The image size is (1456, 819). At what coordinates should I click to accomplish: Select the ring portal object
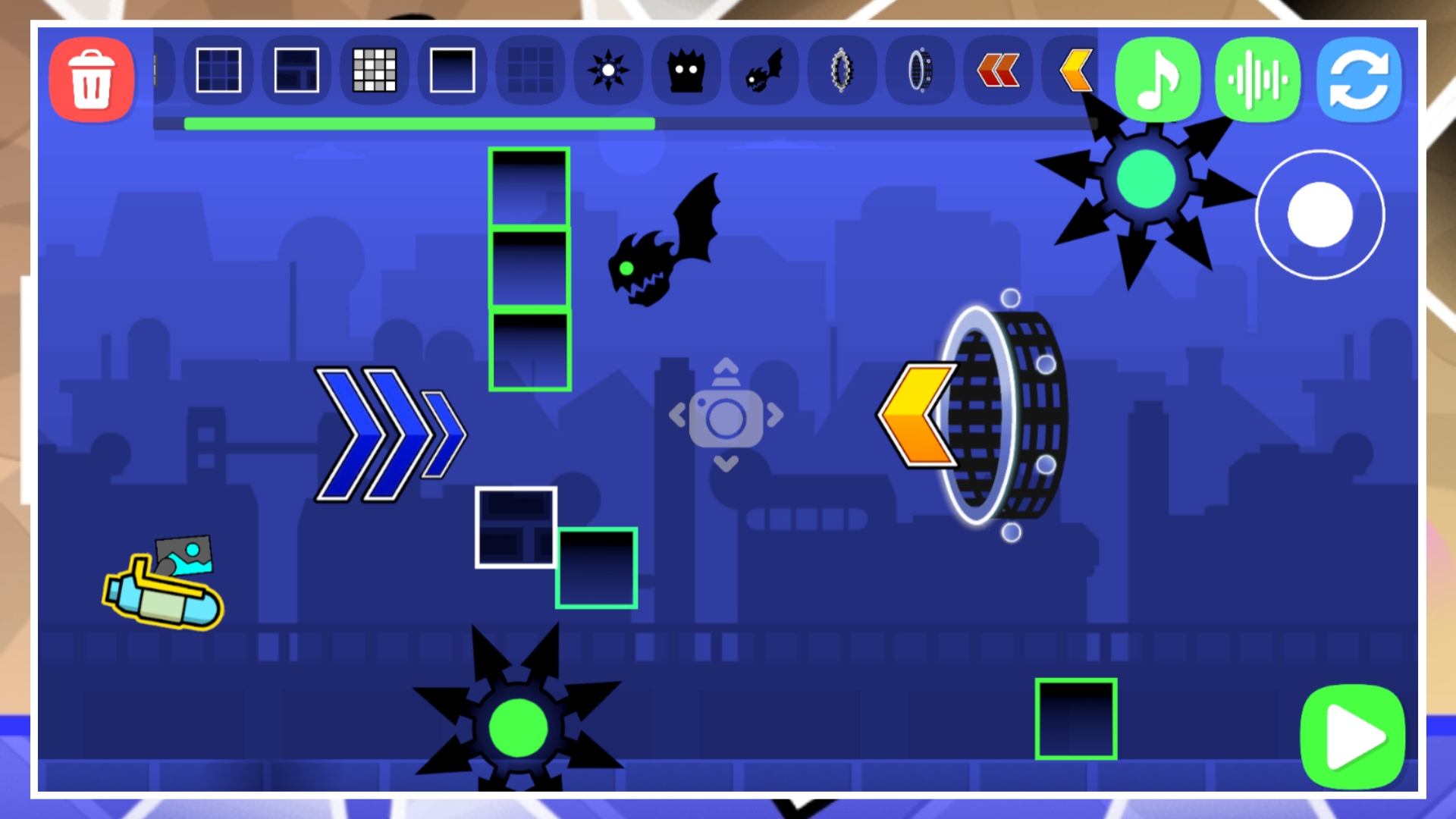point(919,72)
